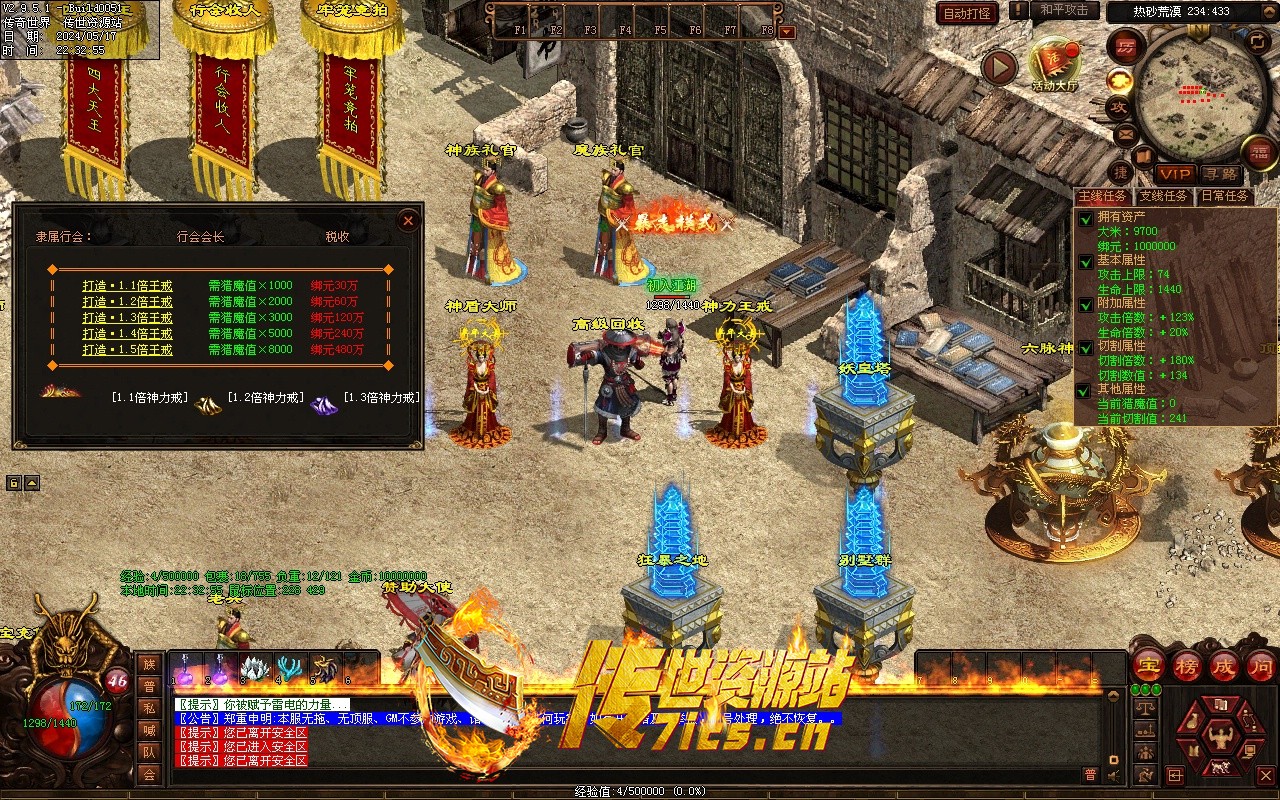Use the purple potion in slot 1

(185, 668)
